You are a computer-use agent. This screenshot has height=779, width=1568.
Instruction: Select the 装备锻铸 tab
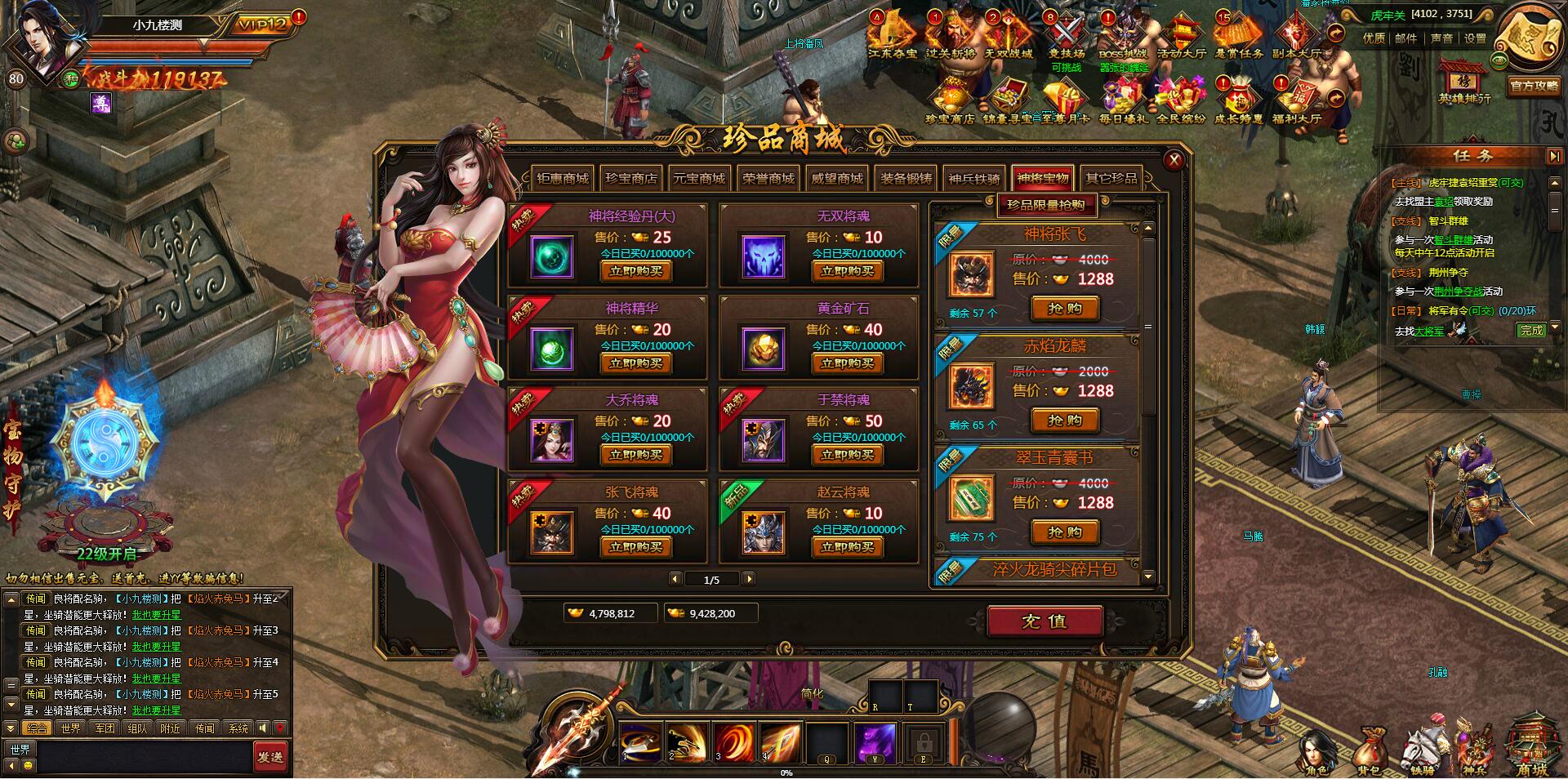(x=906, y=178)
